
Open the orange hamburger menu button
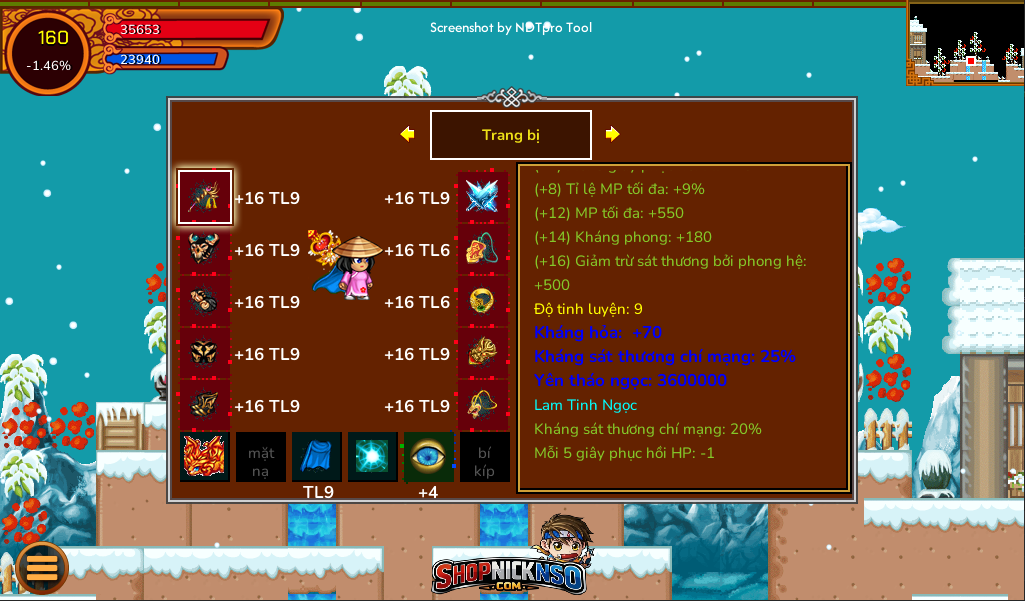[x=41, y=567]
